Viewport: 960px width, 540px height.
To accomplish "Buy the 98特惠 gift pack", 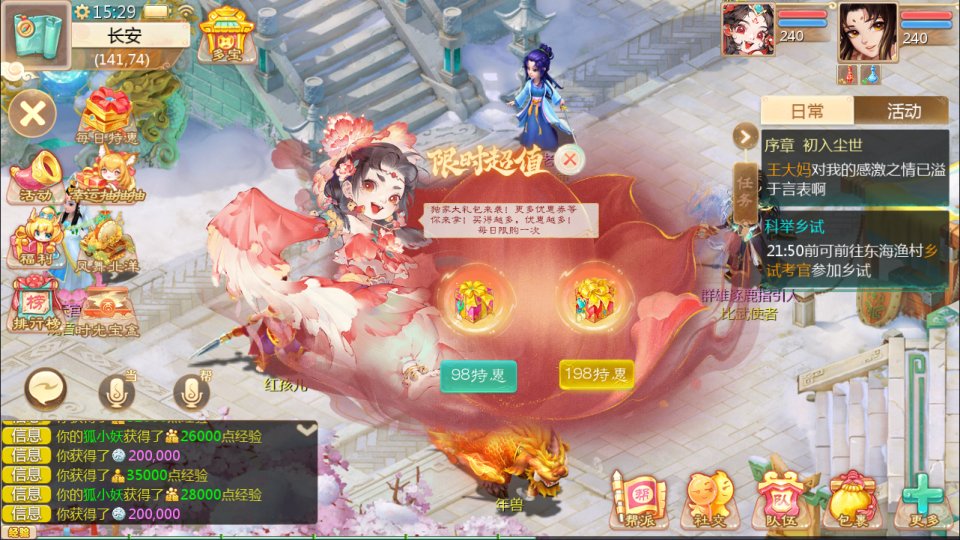I will point(478,375).
